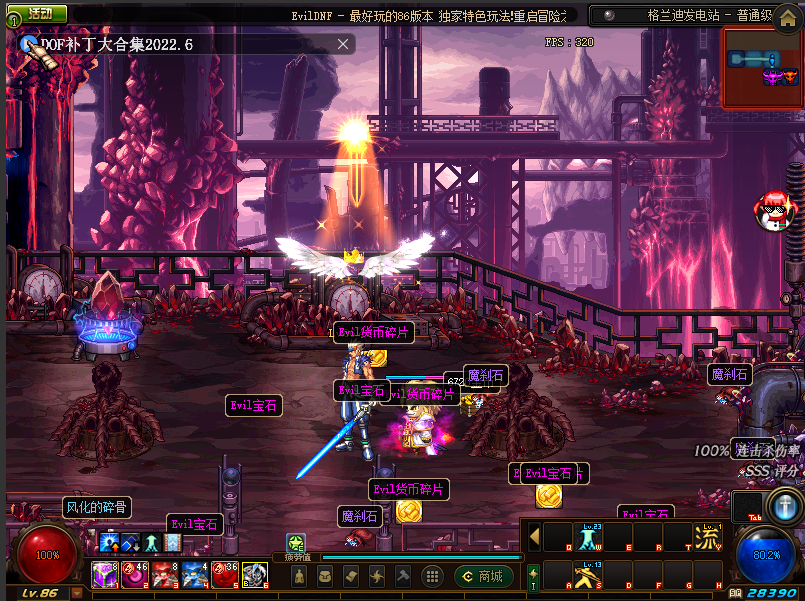
Task: Open the quest scroll menu icon
Action: [x=351, y=576]
